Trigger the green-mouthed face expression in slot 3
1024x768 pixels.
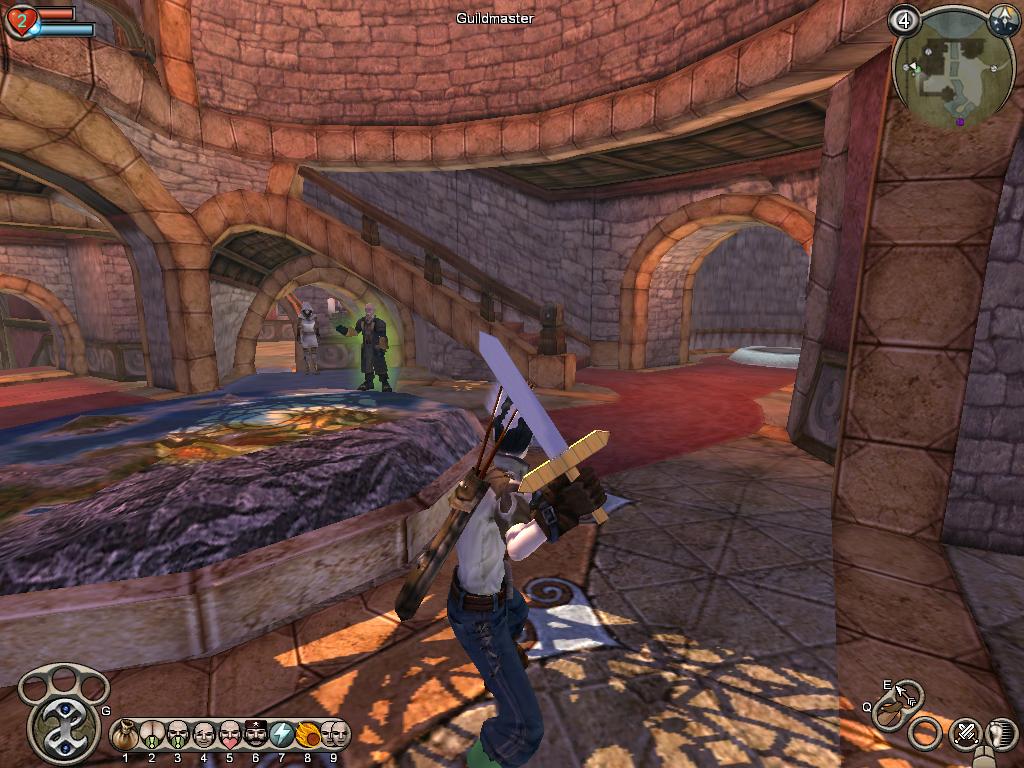(177, 735)
